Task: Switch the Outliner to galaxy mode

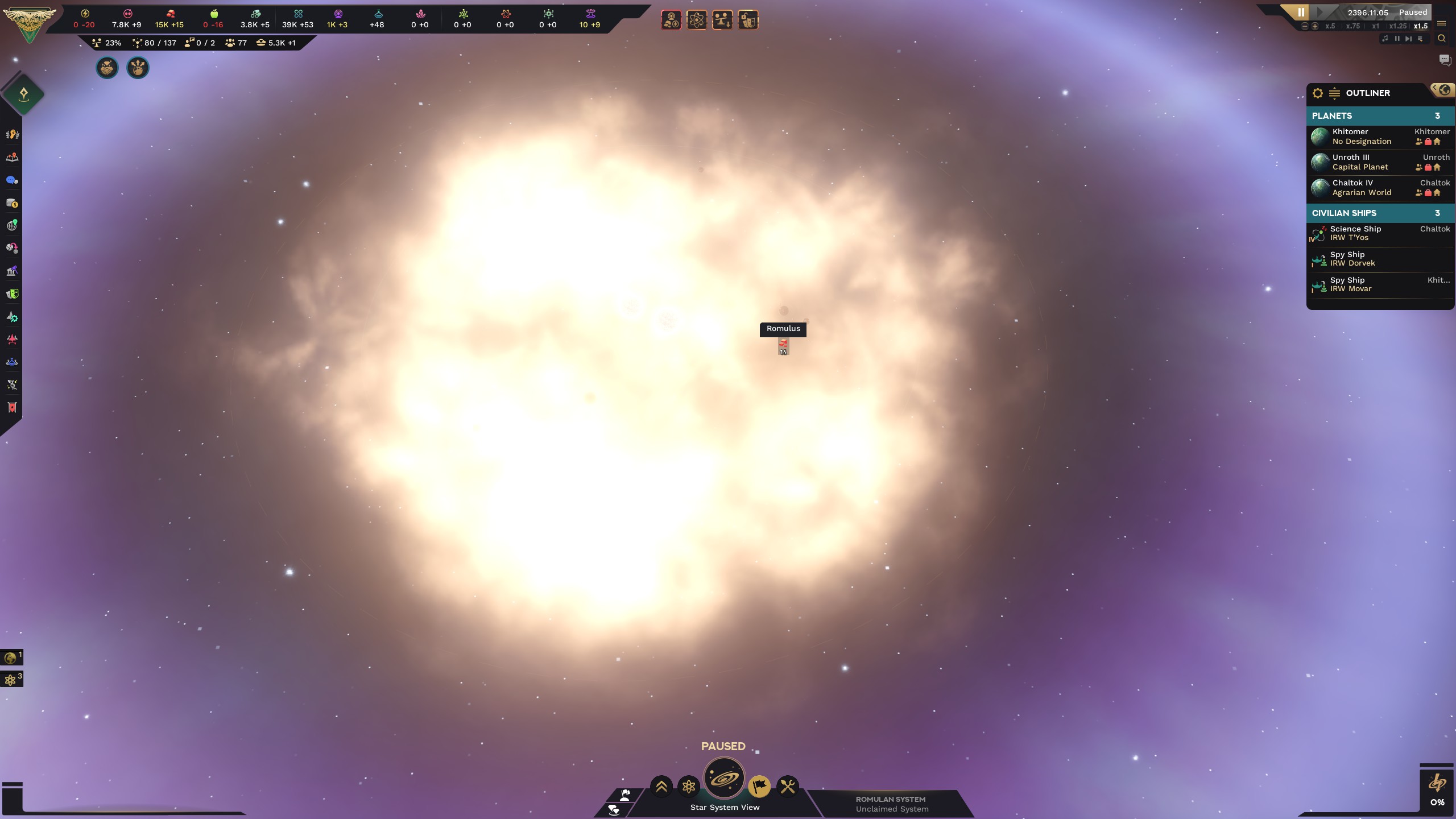Action: pos(1444,89)
